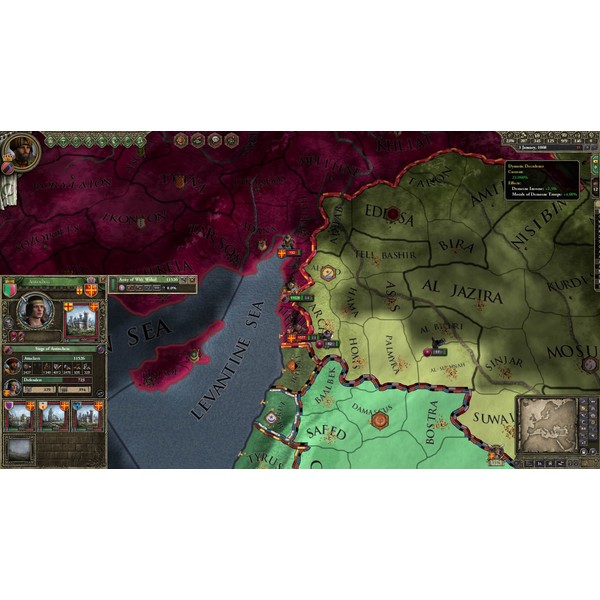Select the army on the Al Bichri province
Viewport: 600px width, 600px height.
pos(436,351)
